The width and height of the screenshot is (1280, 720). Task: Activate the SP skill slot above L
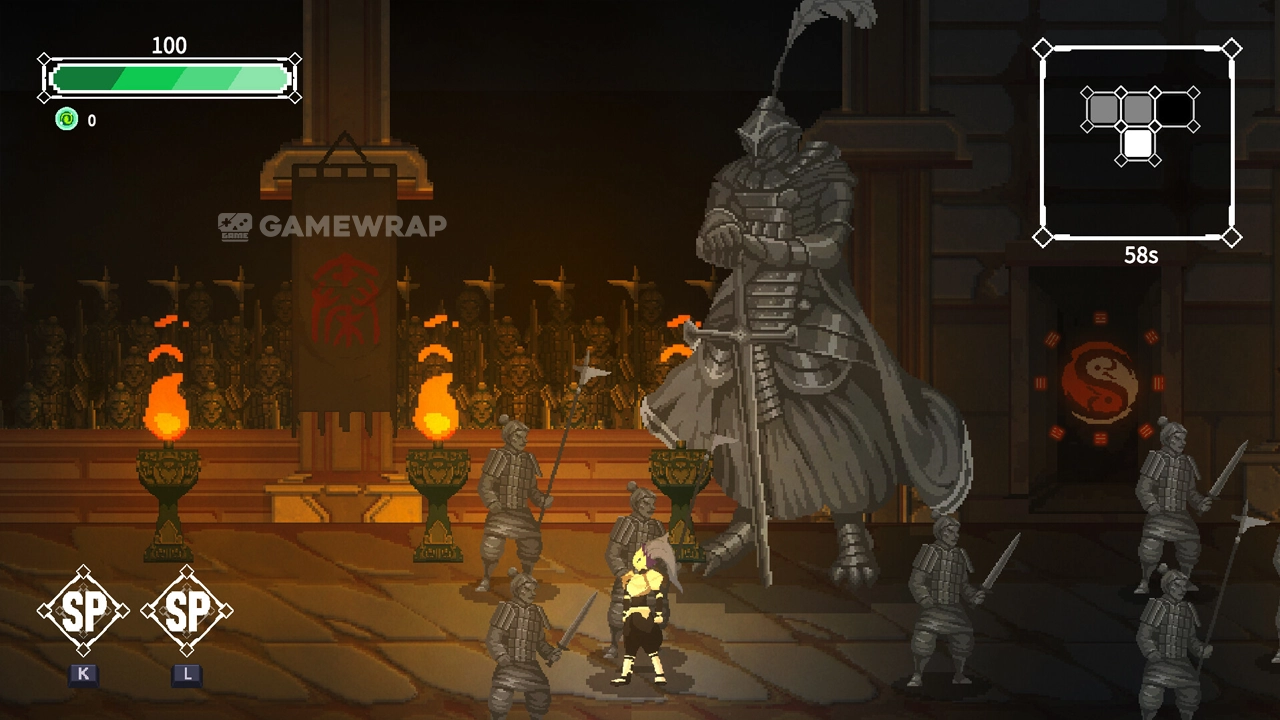tap(187, 611)
